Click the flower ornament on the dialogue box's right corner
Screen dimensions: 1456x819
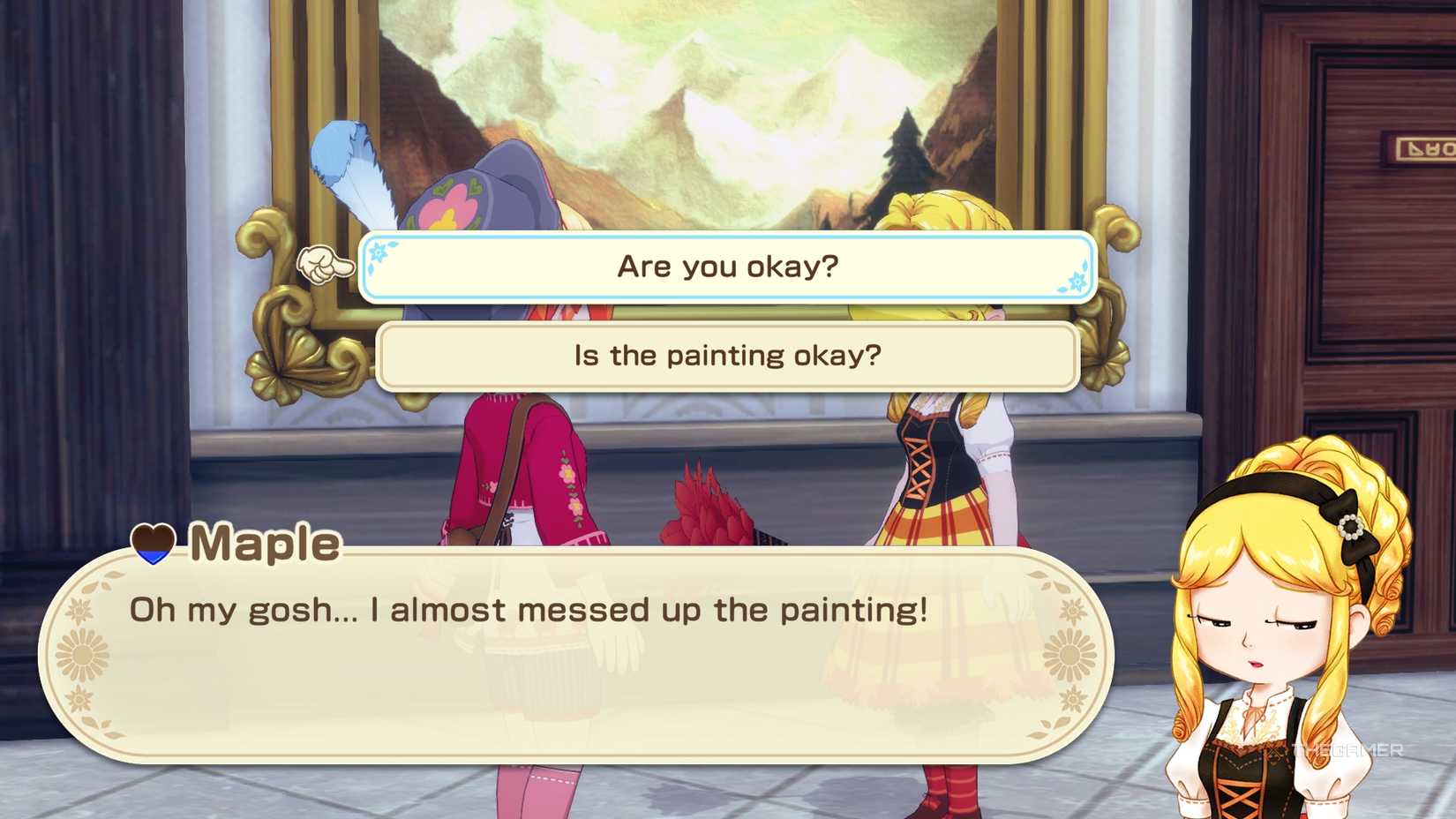point(1069,655)
